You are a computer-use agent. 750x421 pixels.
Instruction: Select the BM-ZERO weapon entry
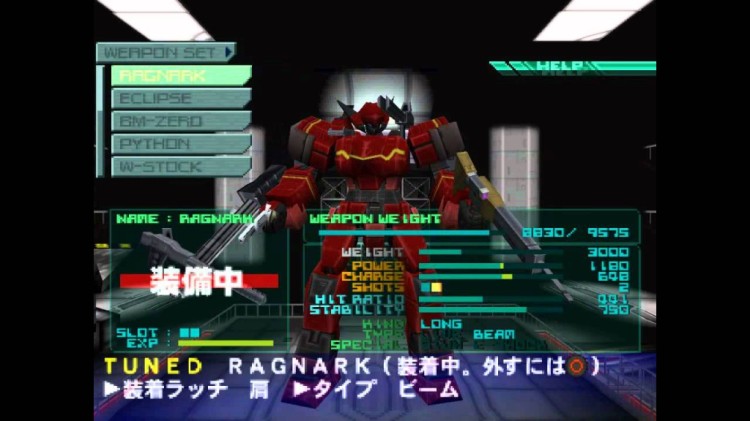[x=180, y=121]
